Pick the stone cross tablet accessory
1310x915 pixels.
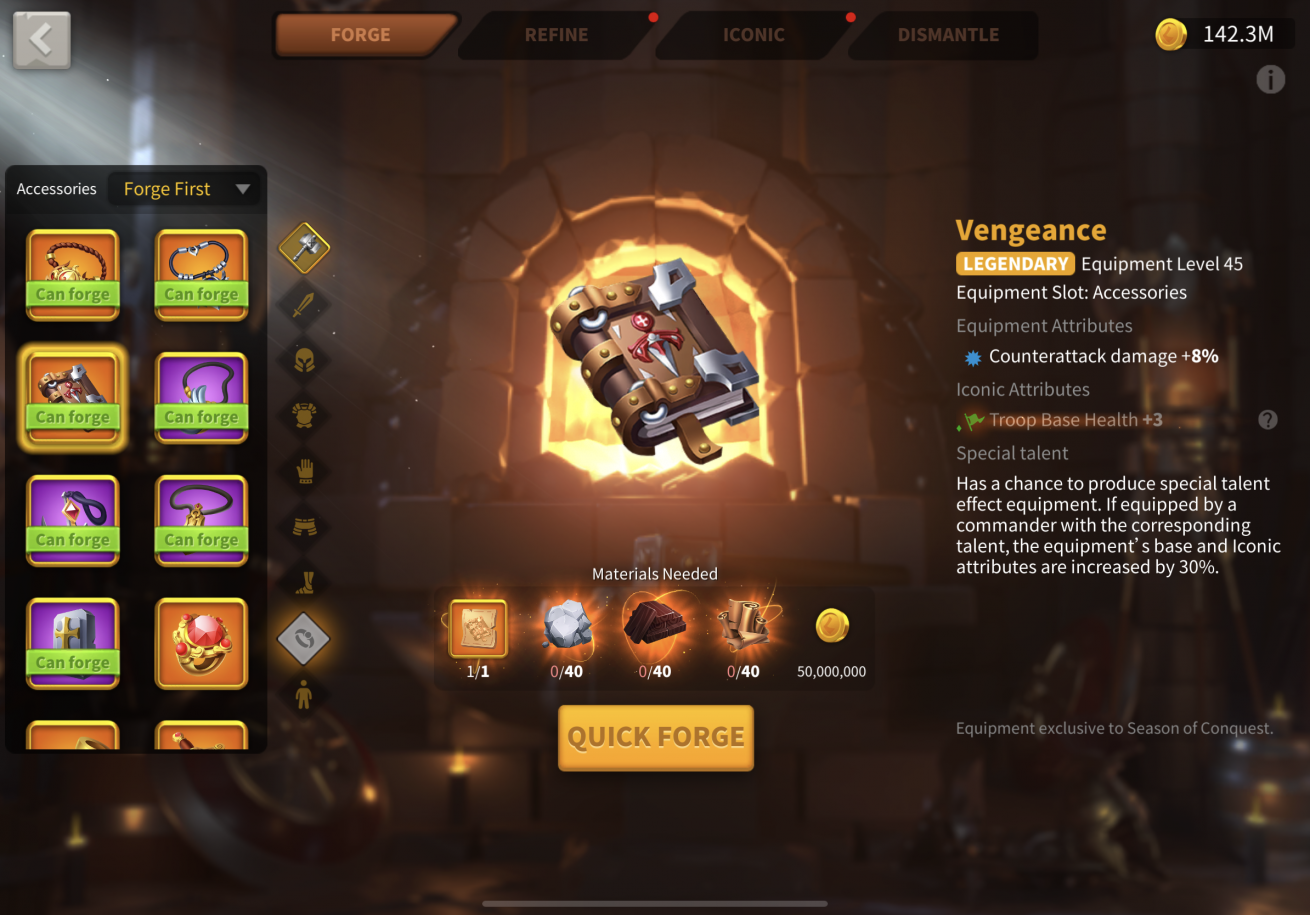(73, 643)
